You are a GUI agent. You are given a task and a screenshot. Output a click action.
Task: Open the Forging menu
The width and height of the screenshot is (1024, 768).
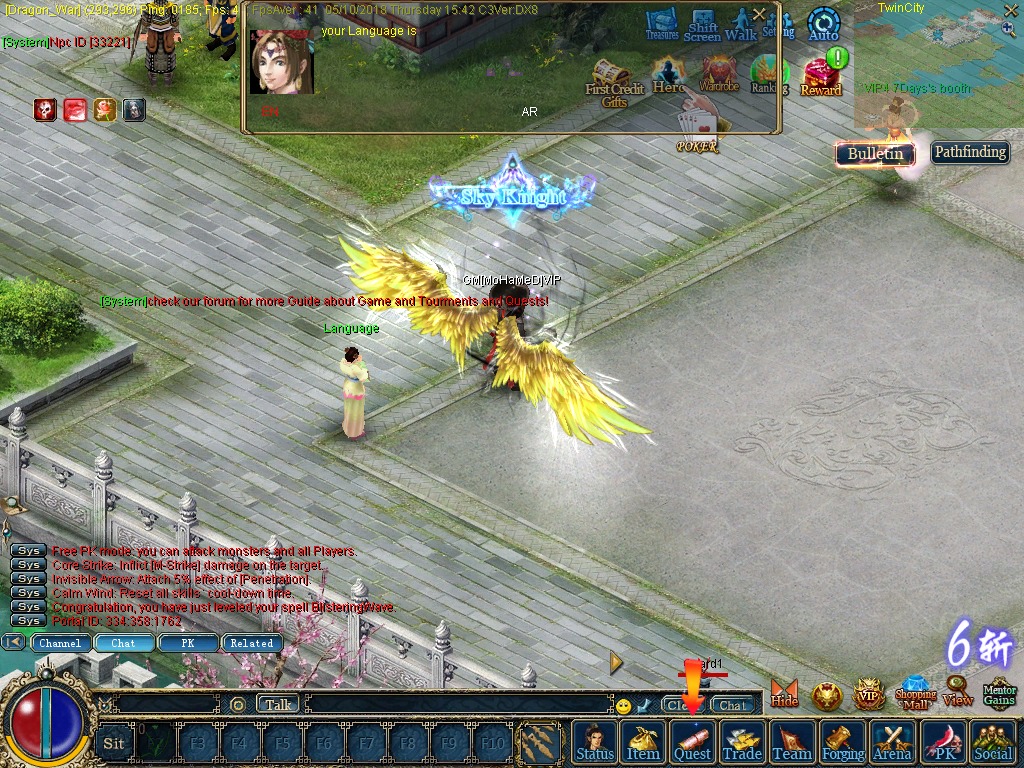pyautogui.click(x=843, y=742)
